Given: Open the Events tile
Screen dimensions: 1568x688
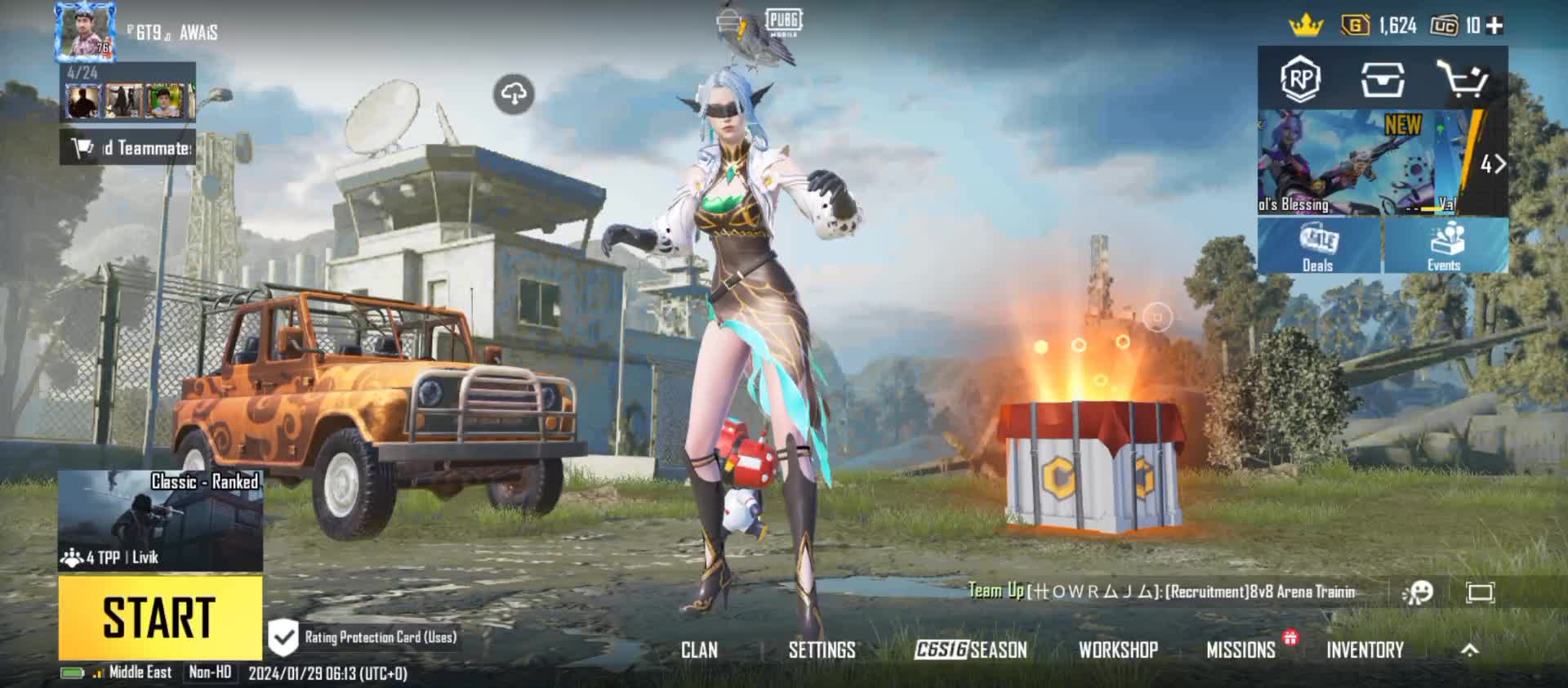Looking at the screenshot, I should coord(1444,246).
